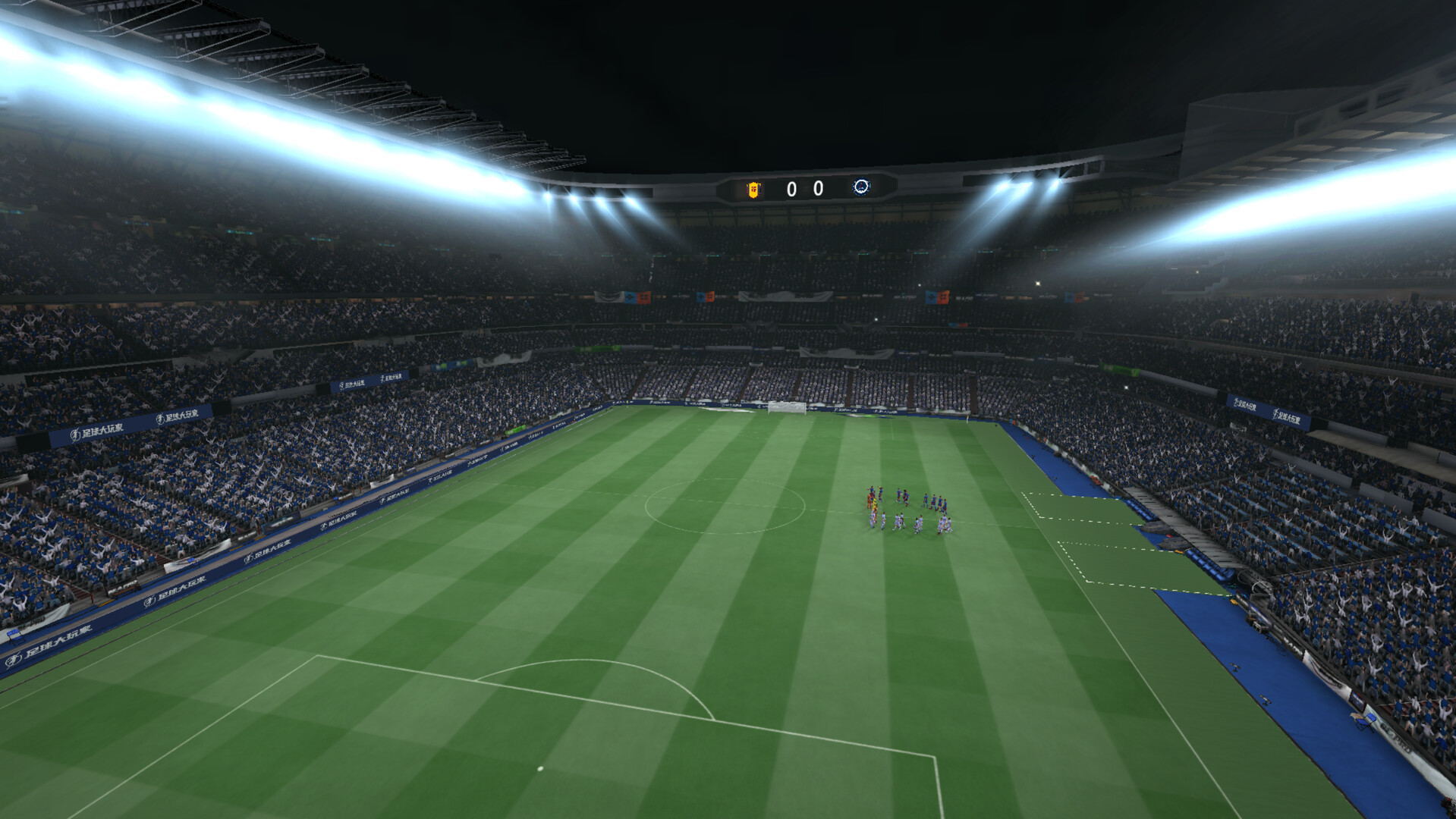The image size is (1456, 819).
Task: Click the away team's score digit zero
Action: [819, 190]
